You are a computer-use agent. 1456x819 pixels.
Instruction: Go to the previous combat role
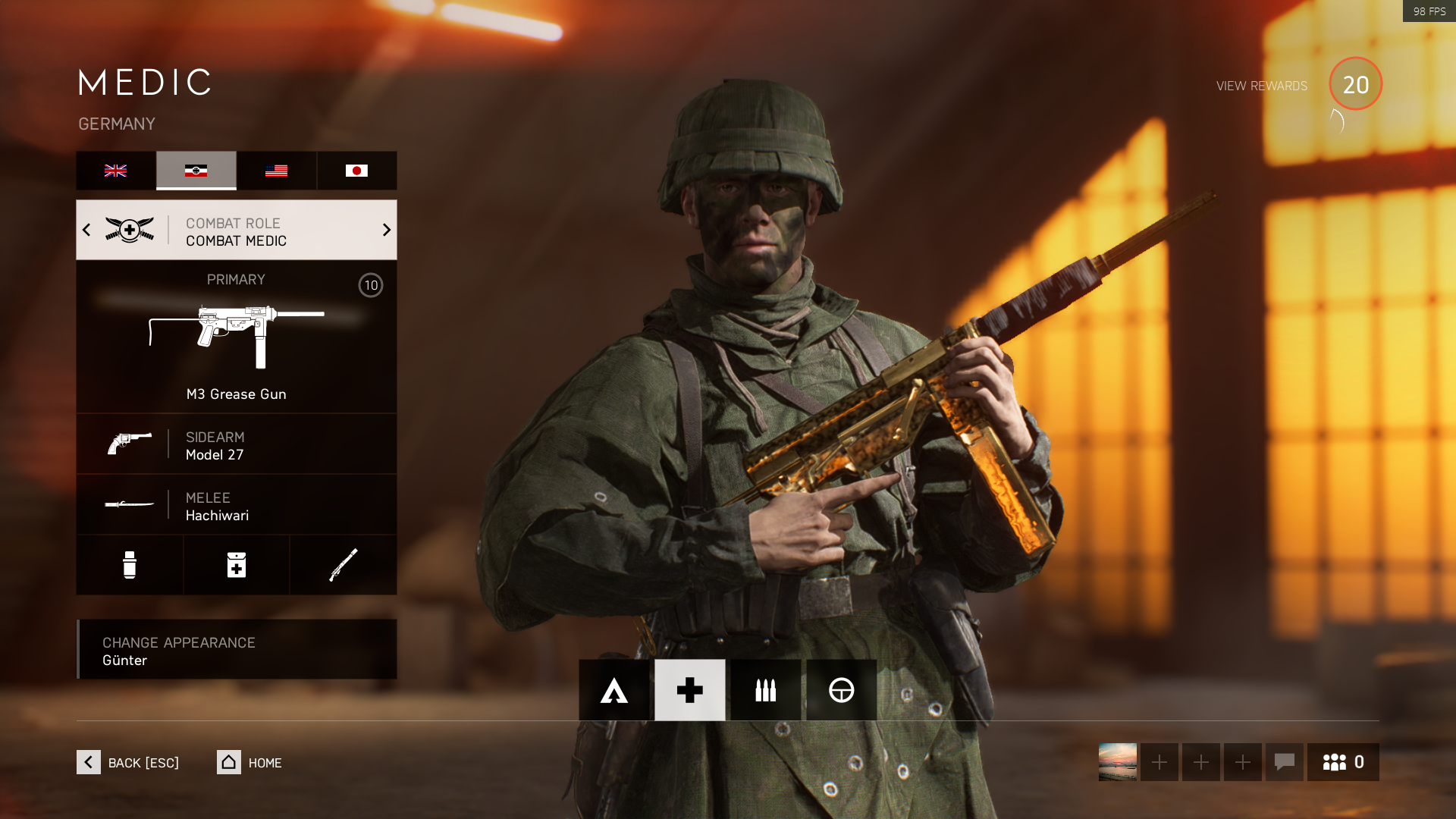pyautogui.click(x=86, y=230)
